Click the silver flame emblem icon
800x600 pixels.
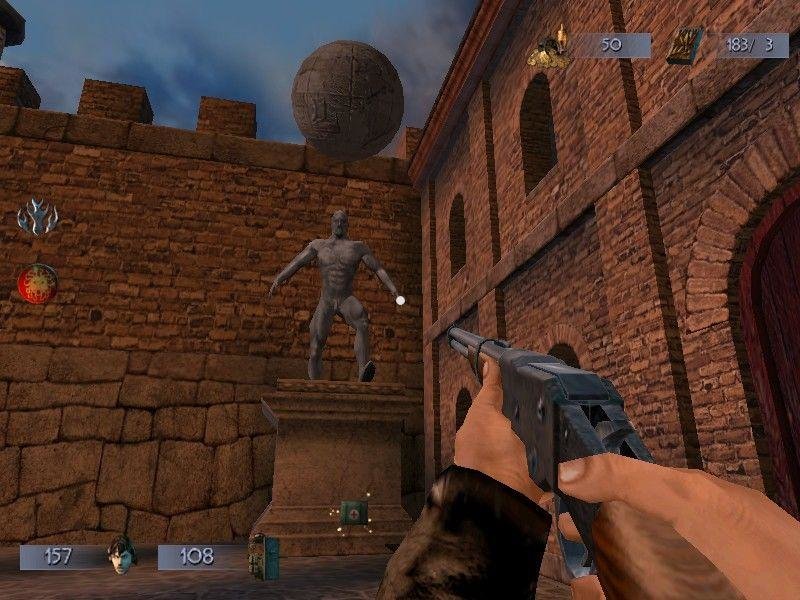pyautogui.click(x=38, y=216)
